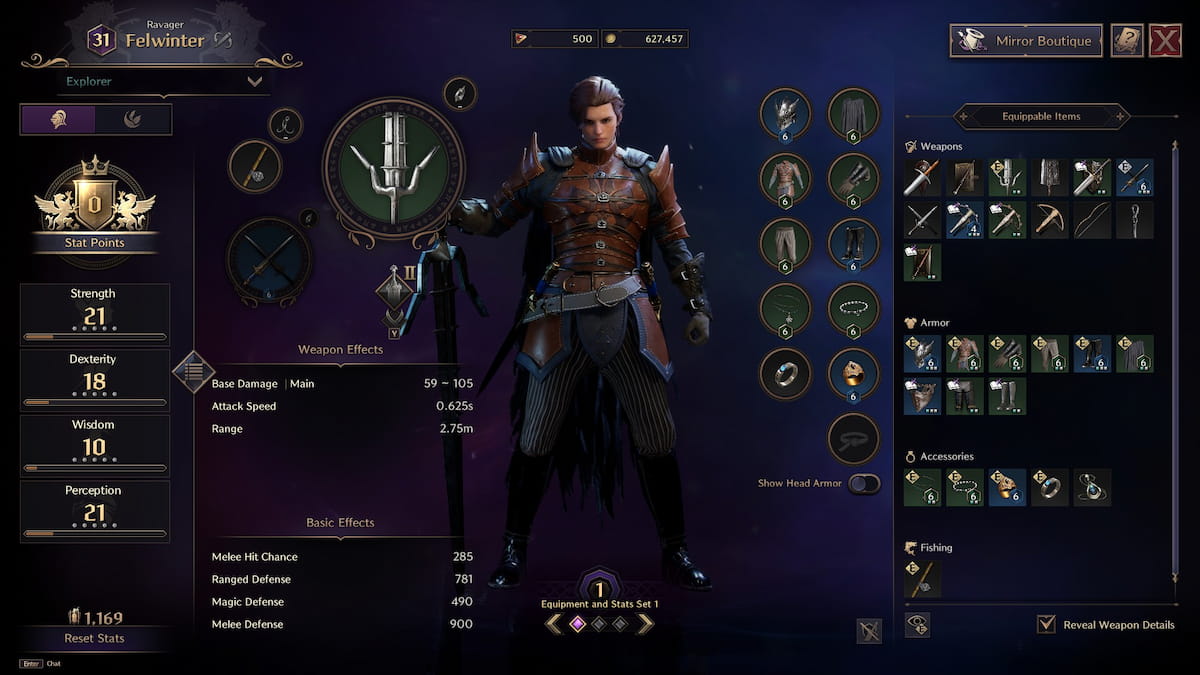This screenshot has width=1200, height=675.
Task: Choose the fishing rod in Fishing items
Action: 921,580
